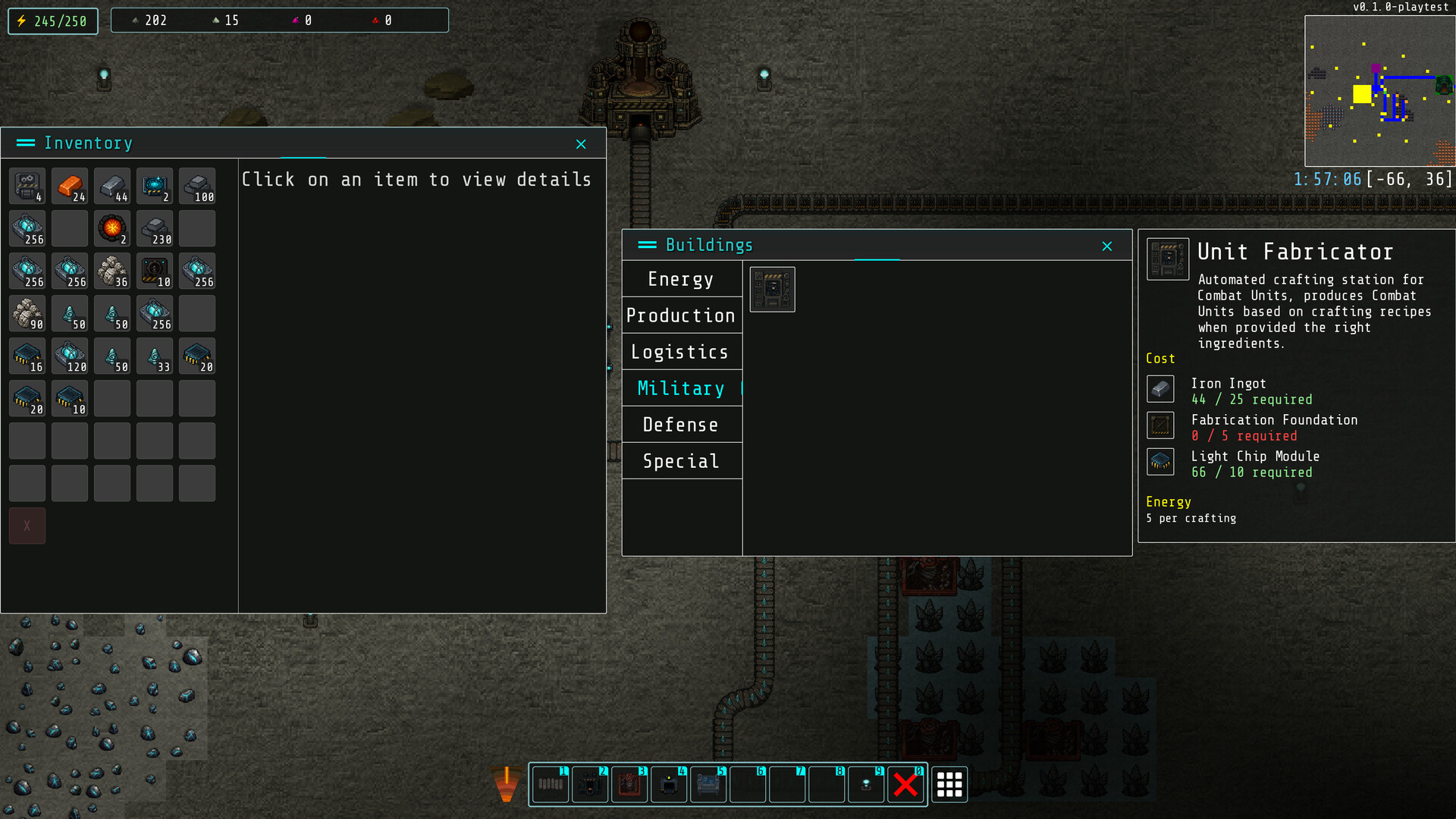Select the mining drill in hotbar slot 4
This screenshot has height=819, width=1456.
point(669,785)
